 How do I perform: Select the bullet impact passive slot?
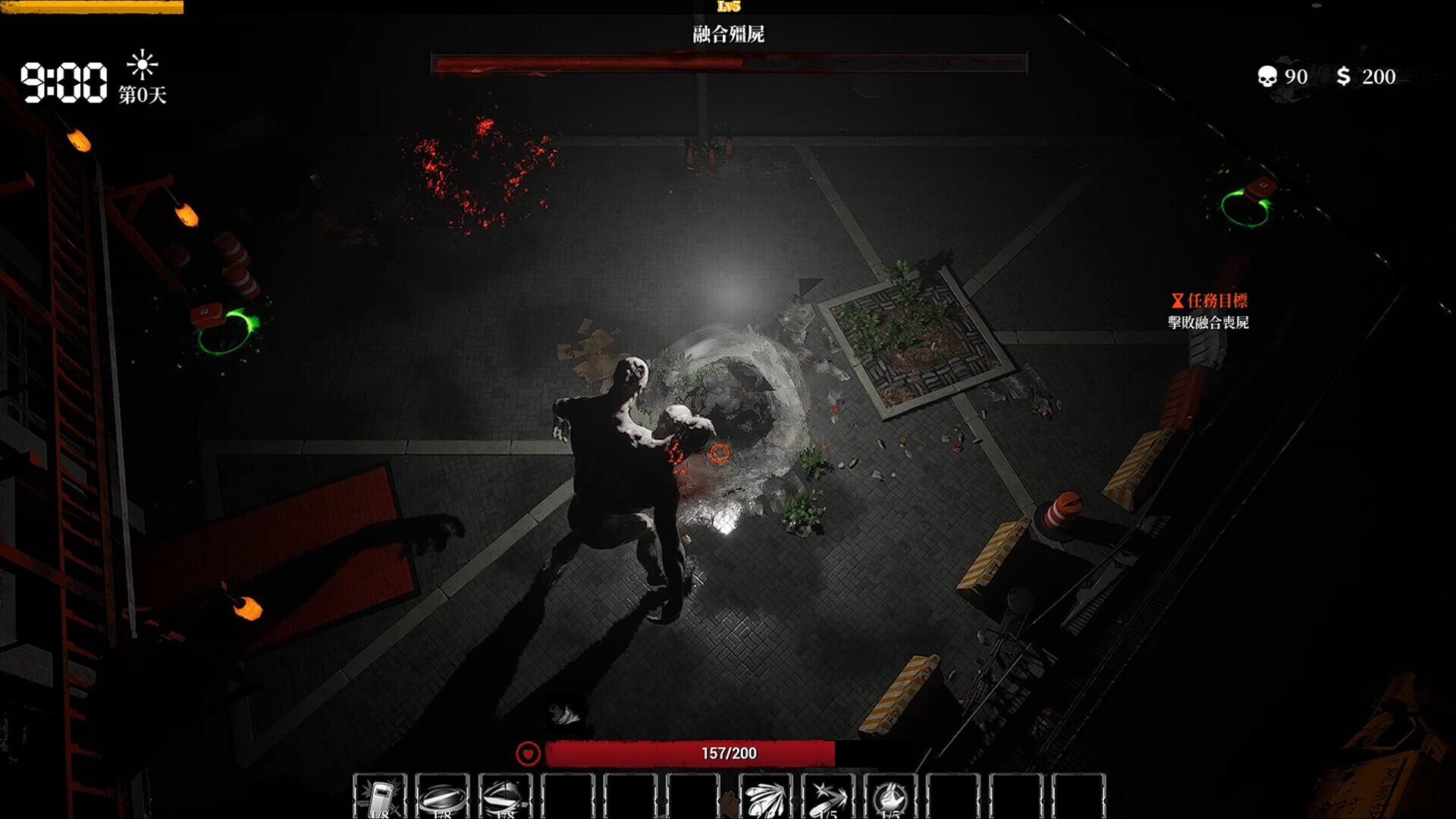click(x=828, y=796)
